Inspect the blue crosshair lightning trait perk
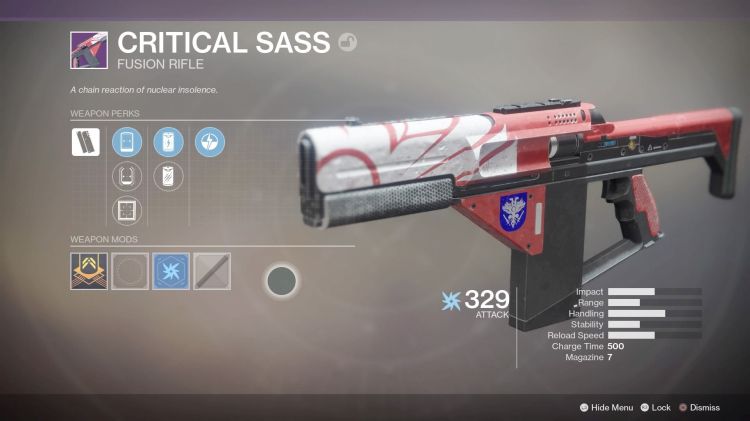This screenshot has height=421, width=750. pos(210,142)
